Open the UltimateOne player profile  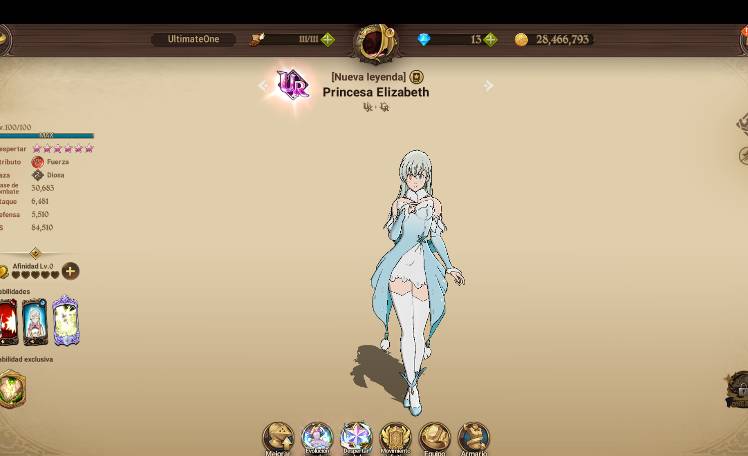193,40
